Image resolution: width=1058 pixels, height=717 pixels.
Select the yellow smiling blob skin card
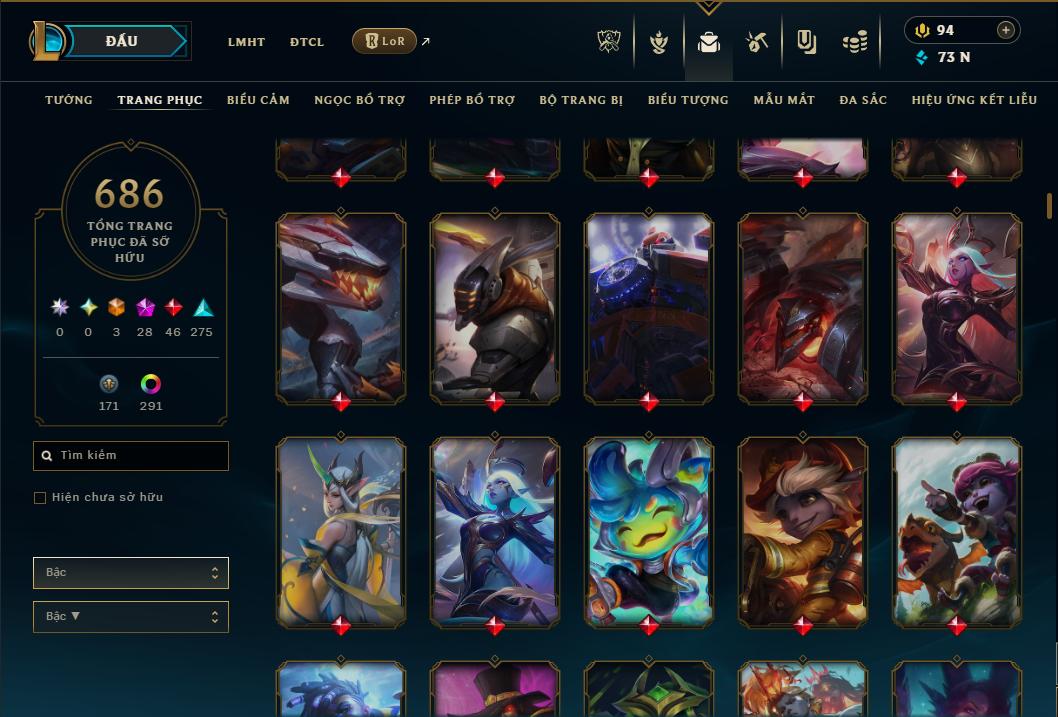(x=649, y=531)
